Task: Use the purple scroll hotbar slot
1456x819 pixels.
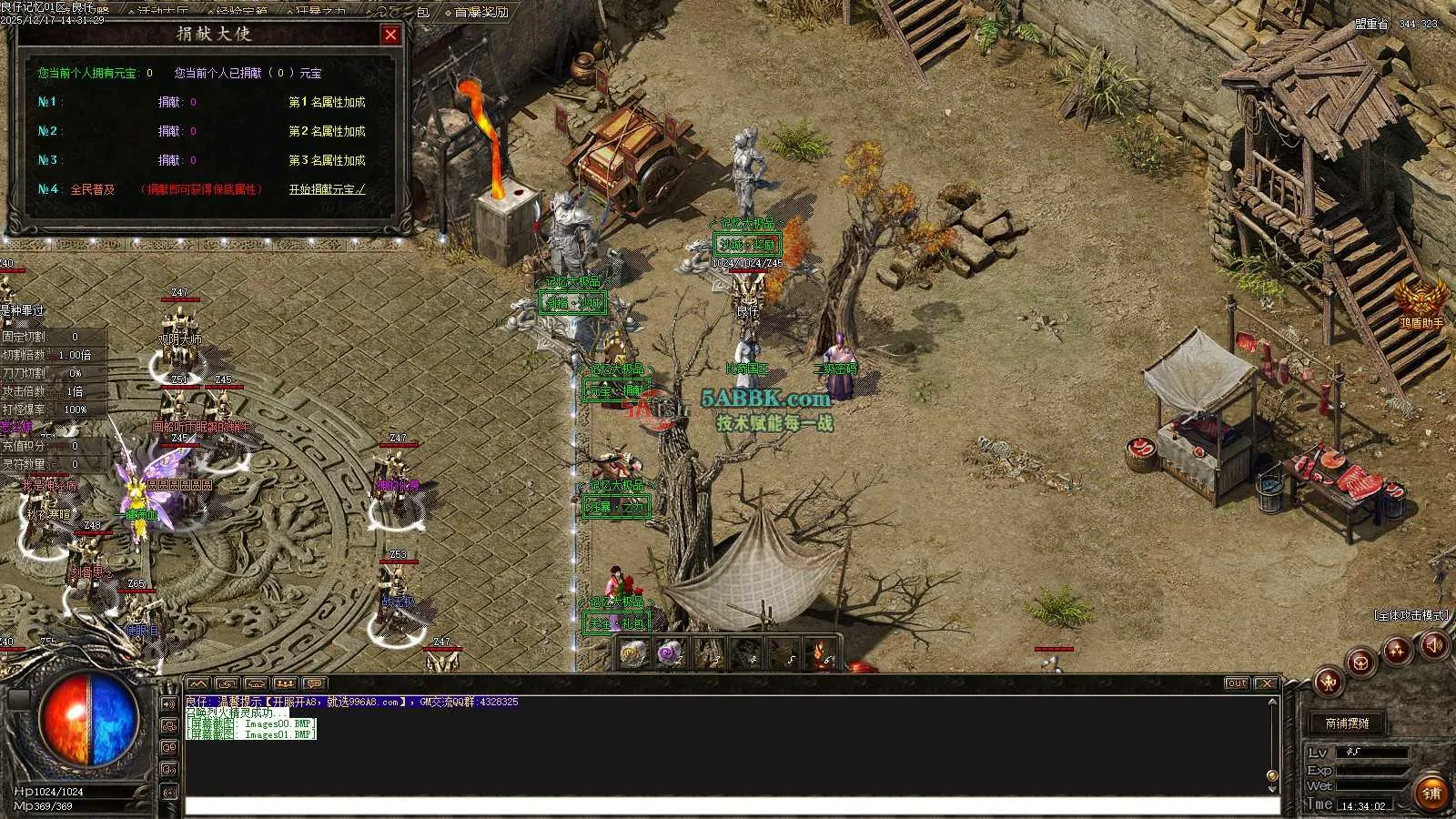Action: point(671,652)
